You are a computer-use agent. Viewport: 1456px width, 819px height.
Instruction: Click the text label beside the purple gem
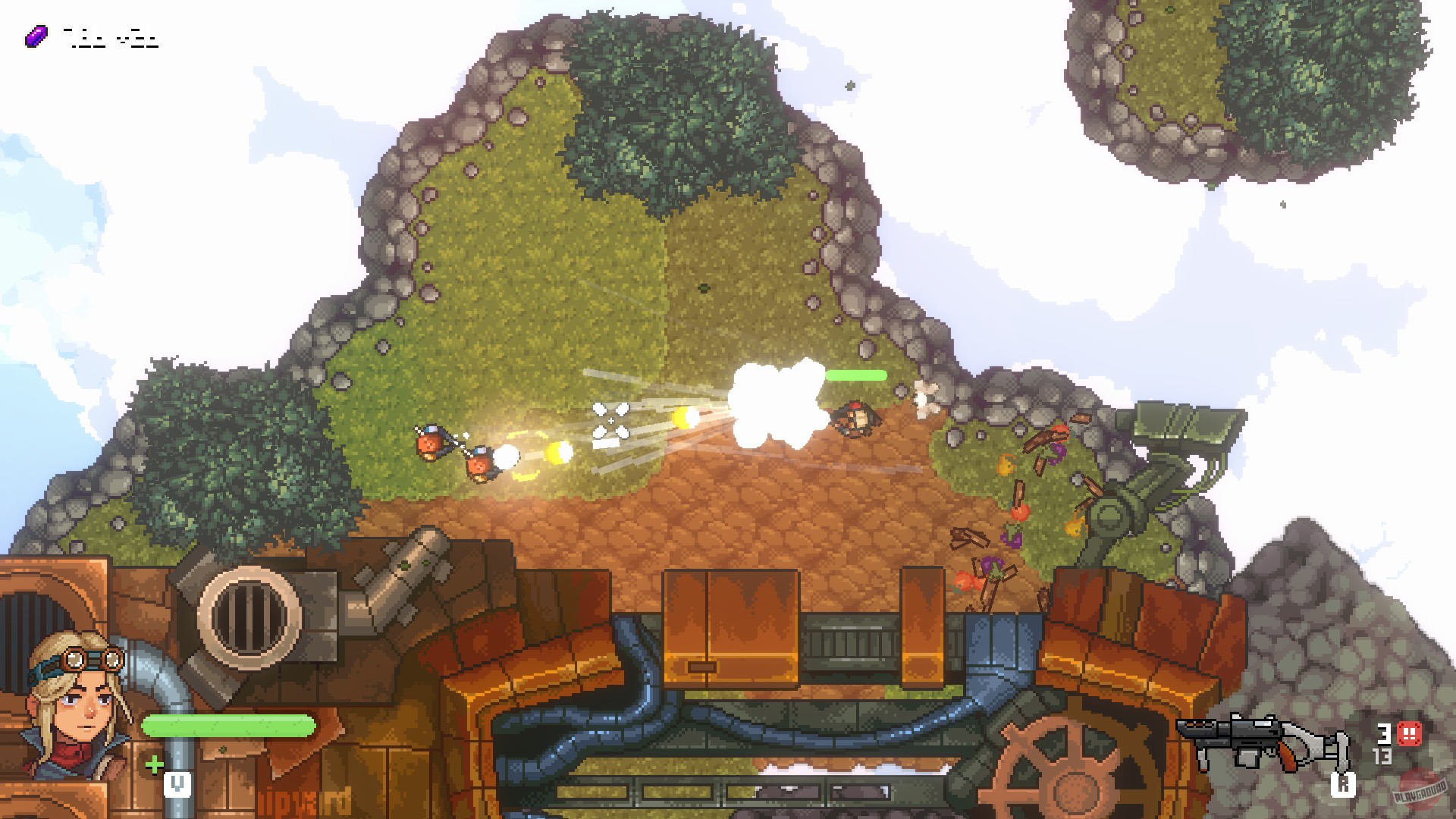click(x=110, y=36)
